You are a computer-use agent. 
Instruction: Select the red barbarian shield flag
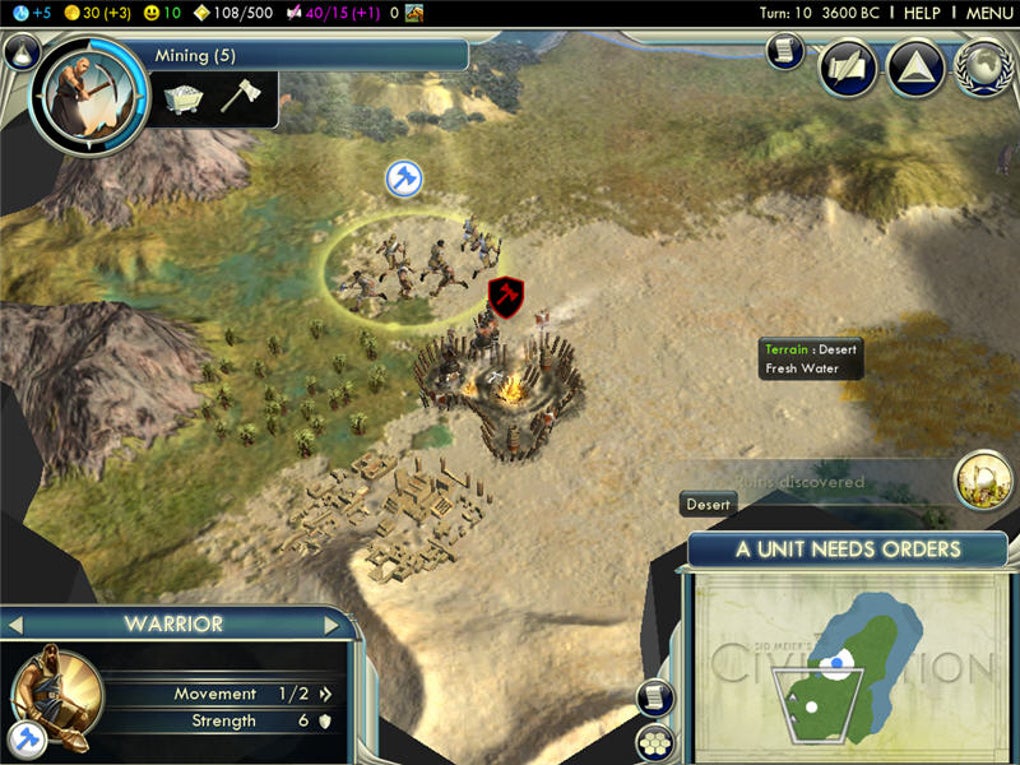click(x=506, y=297)
